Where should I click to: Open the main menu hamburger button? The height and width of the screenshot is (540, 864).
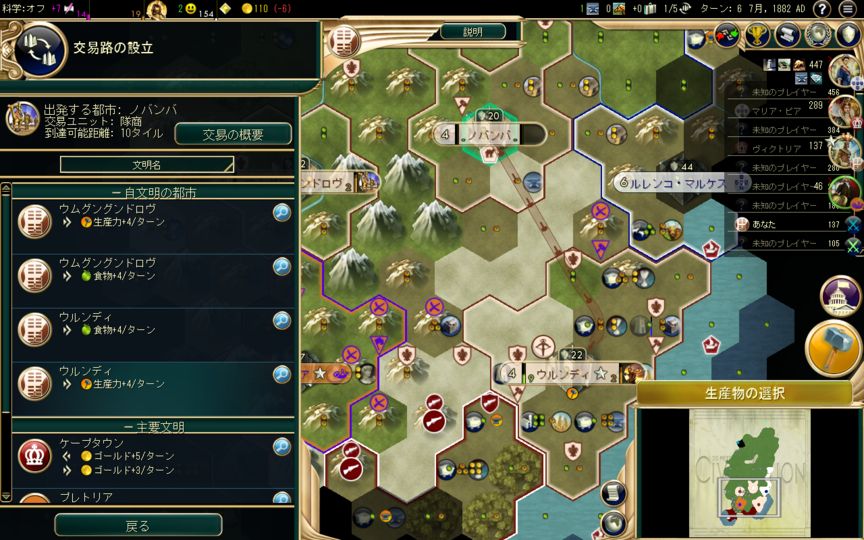(x=848, y=9)
